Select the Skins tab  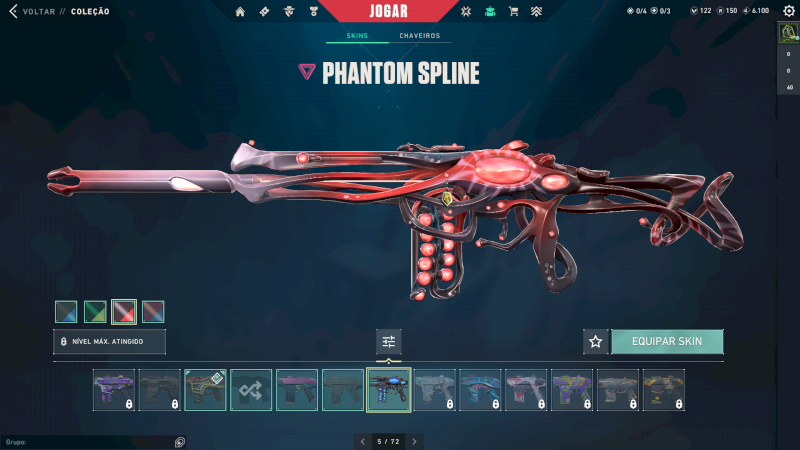click(x=357, y=36)
